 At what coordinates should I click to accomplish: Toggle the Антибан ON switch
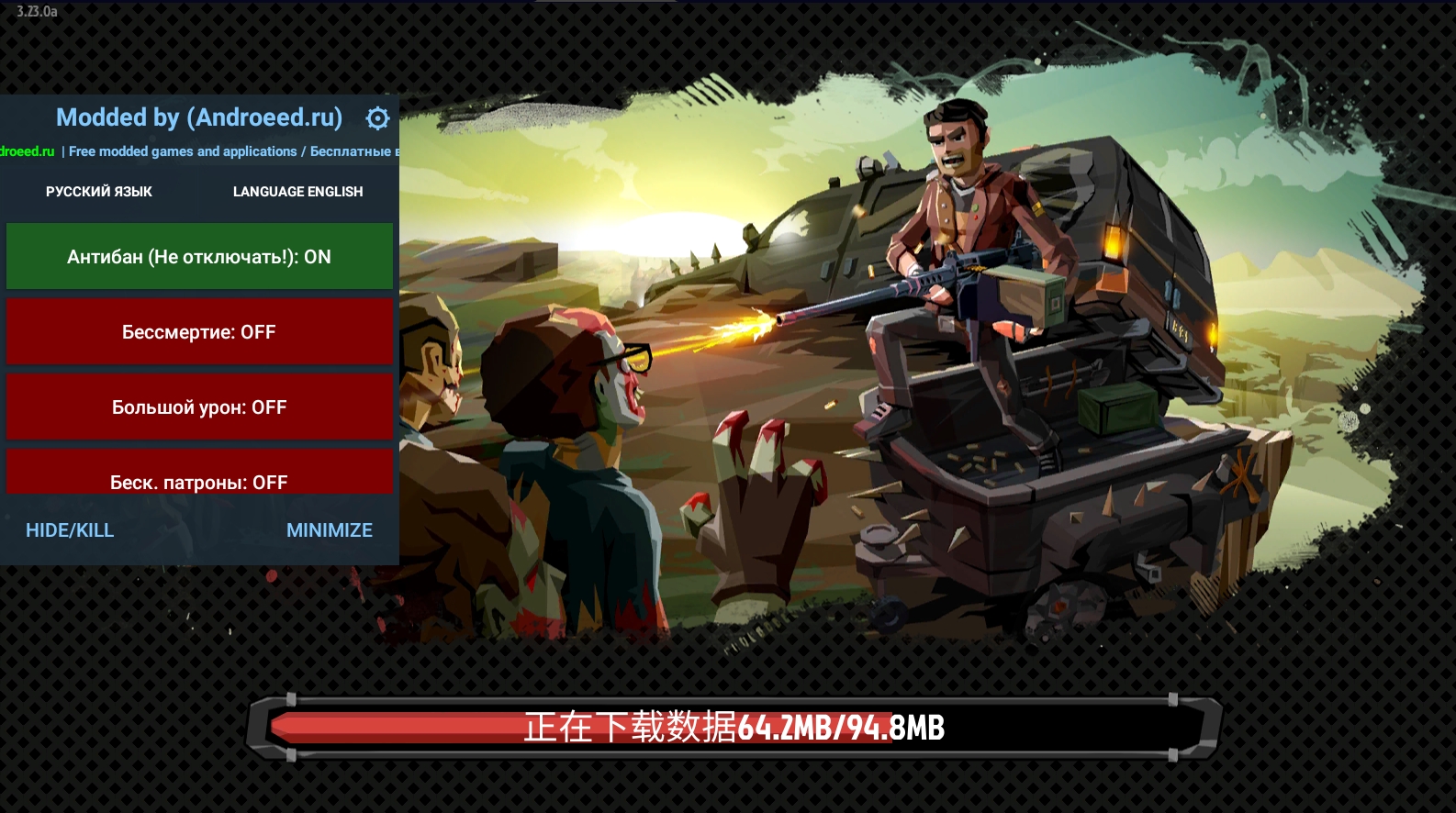coord(199,257)
